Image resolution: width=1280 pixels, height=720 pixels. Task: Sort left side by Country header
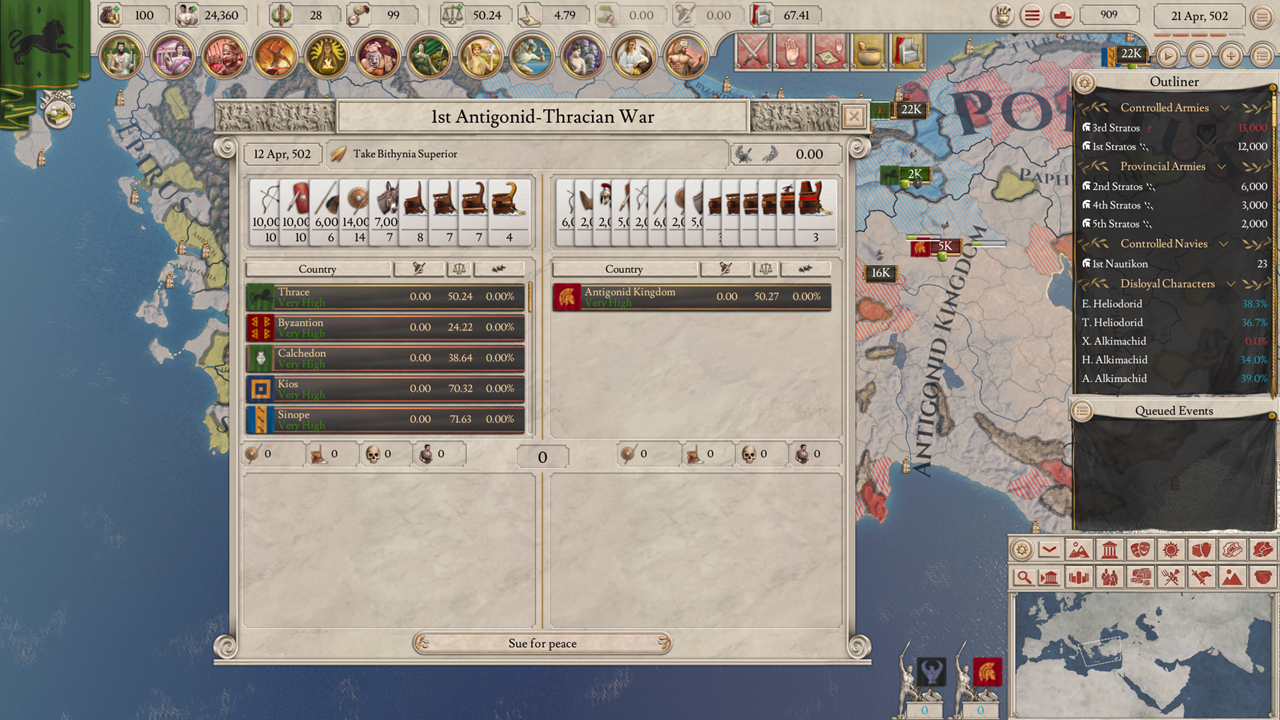click(x=317, y=269)
